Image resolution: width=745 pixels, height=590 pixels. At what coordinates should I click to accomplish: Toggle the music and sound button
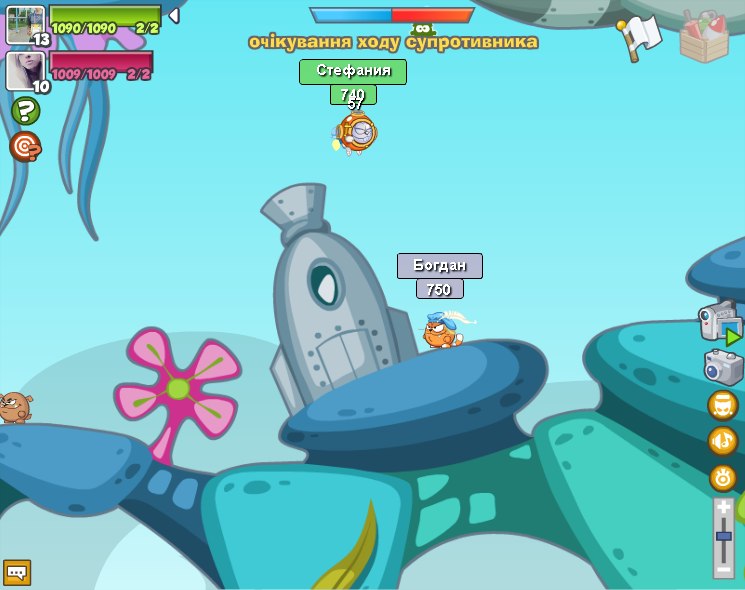pos(723,441)
